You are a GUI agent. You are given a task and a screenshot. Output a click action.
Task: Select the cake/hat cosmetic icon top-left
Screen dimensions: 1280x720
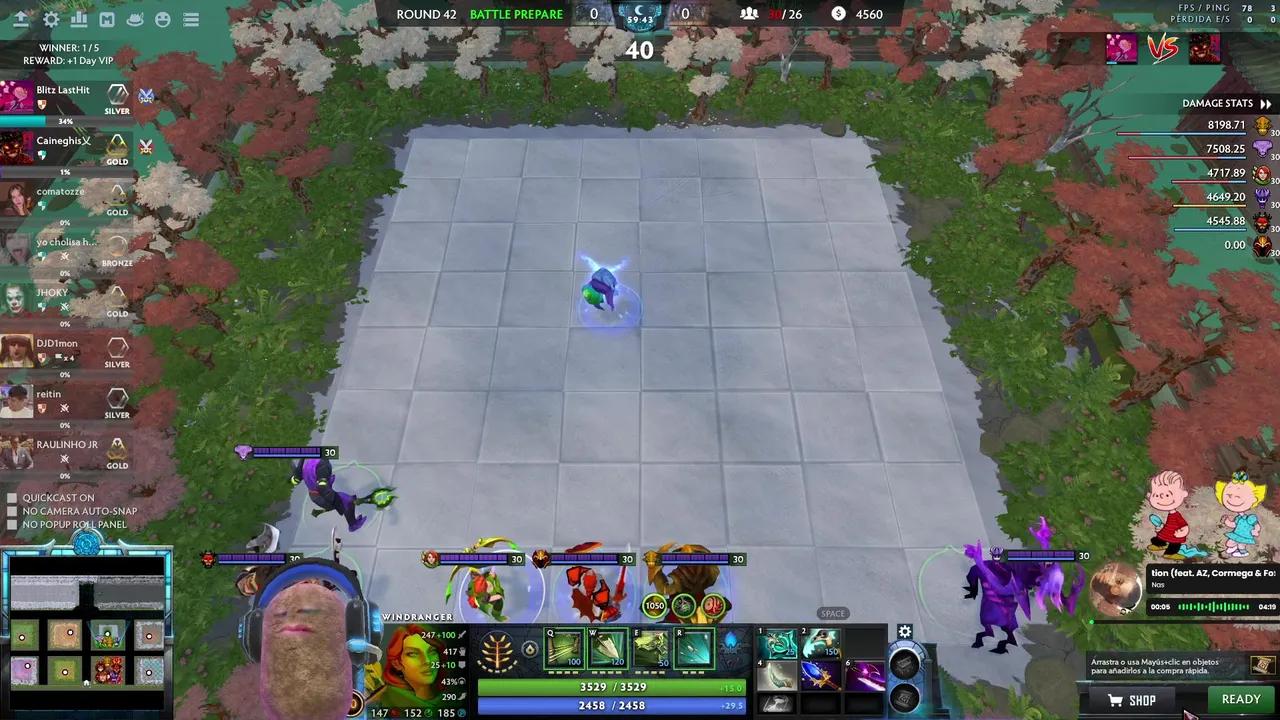[134, 19]
